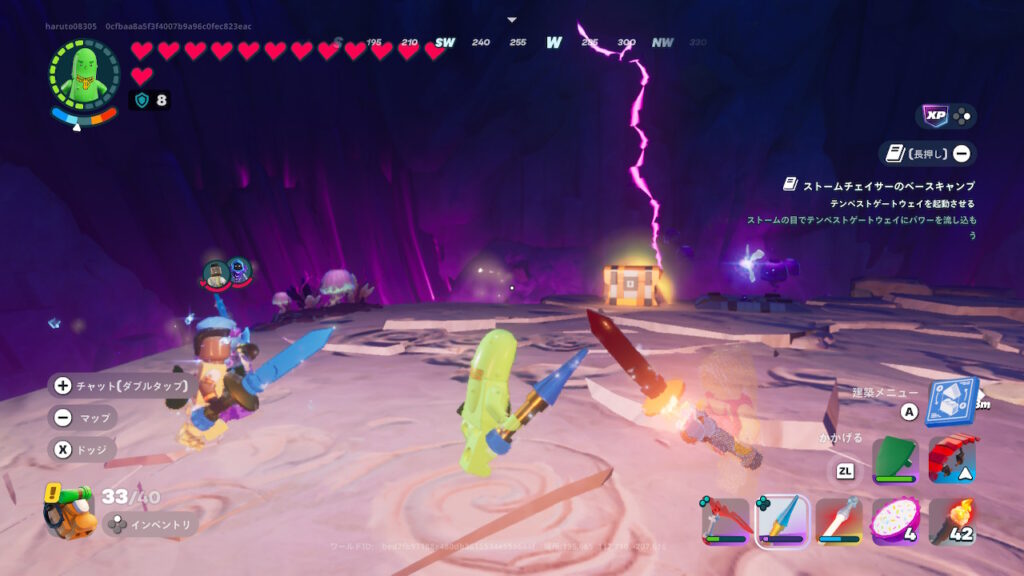
Task: Click the ドッジ dodge button
Action: coord(82,449)
